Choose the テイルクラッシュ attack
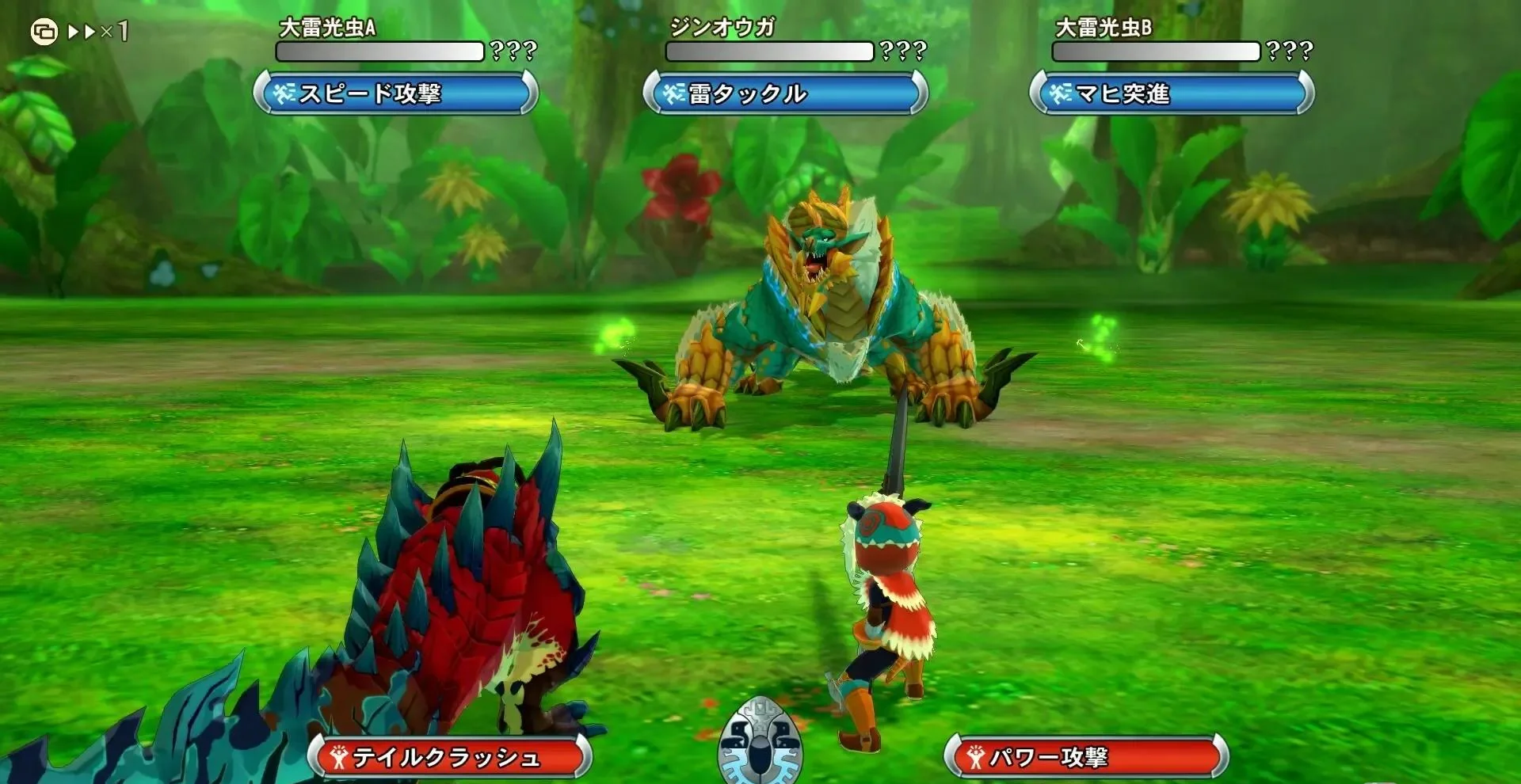This screenshot has width=1521, height=784. [449, 757]
